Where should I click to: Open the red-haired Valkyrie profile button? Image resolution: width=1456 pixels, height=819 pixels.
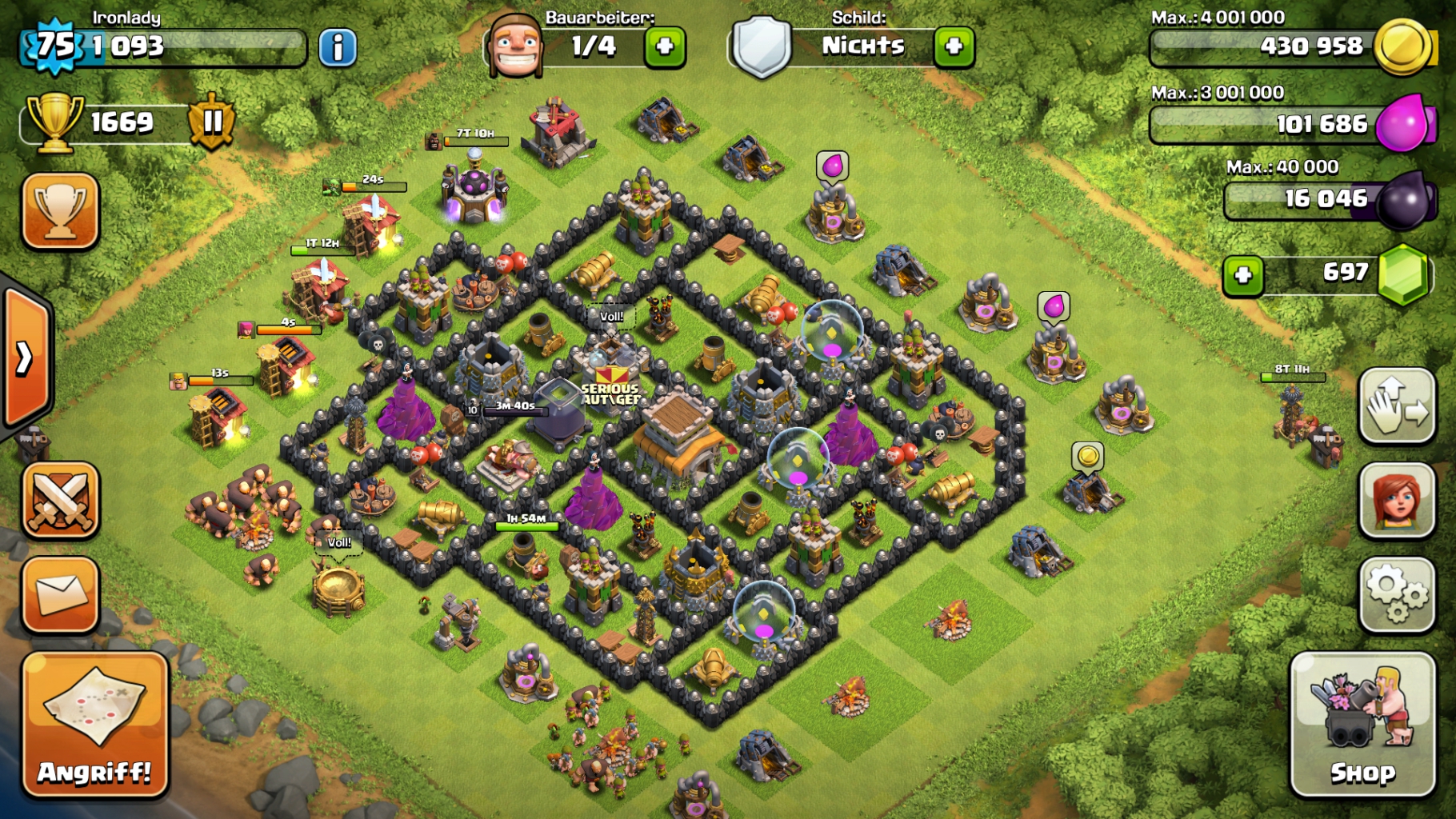[1397, 500]
